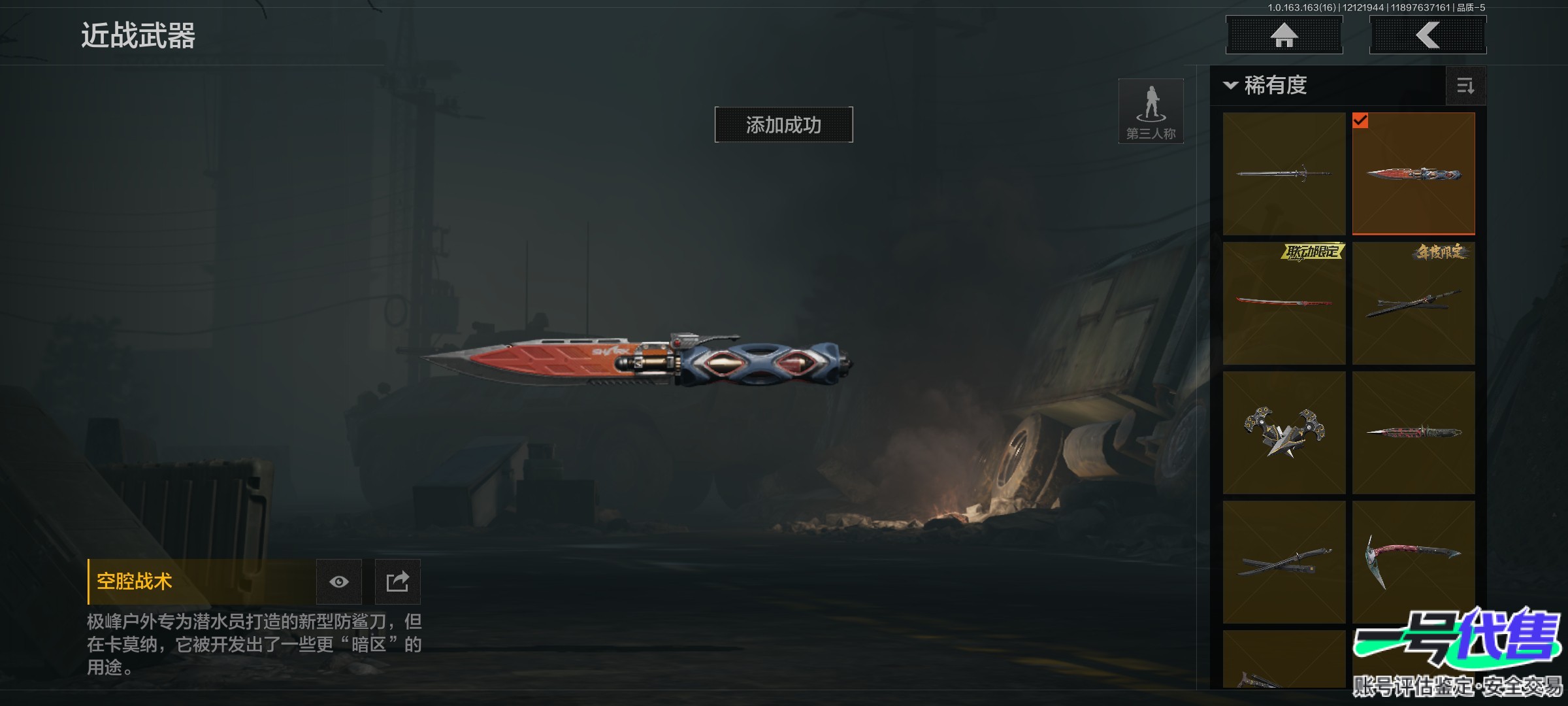Viewport: 1568px width, 706px height.
Task: Pick the red scythe melee skin
Action: click(1413, 562)
